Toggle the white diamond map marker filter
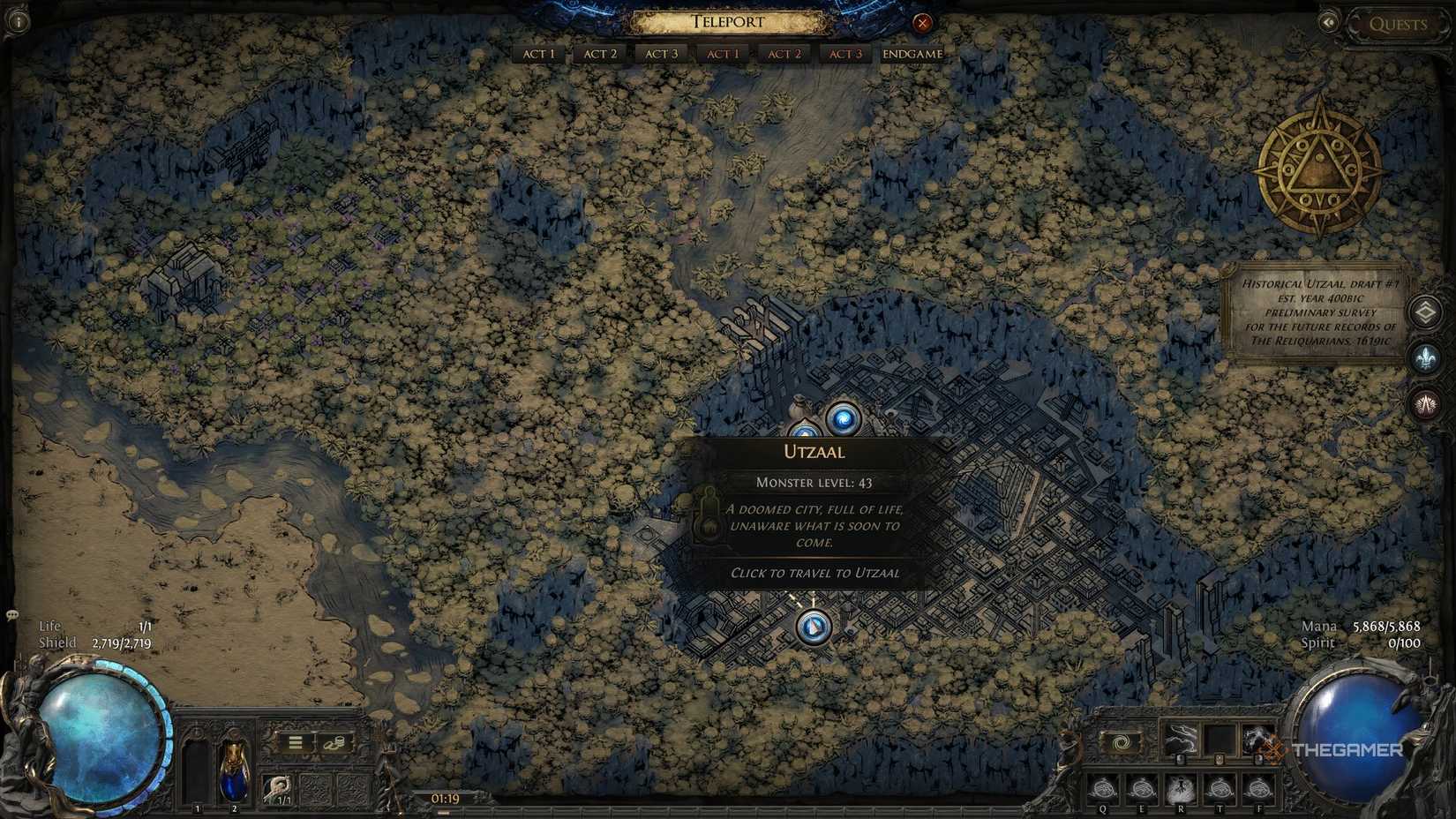 [1425, 312]
